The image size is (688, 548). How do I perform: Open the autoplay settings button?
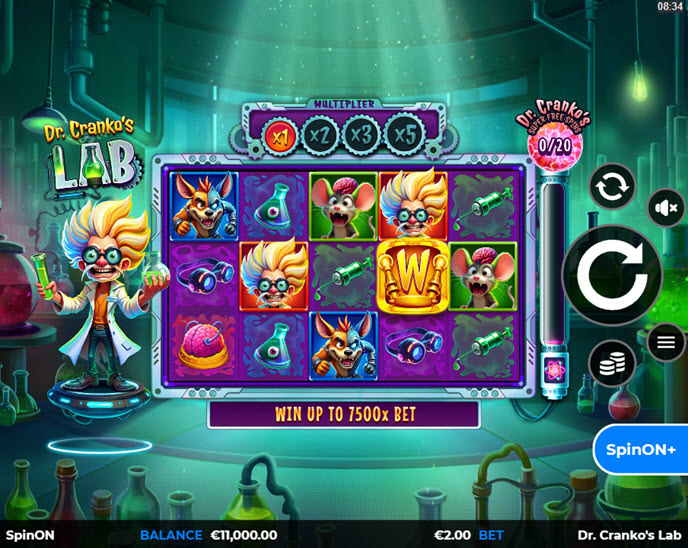pyautogui.click(x=612, y=187)
